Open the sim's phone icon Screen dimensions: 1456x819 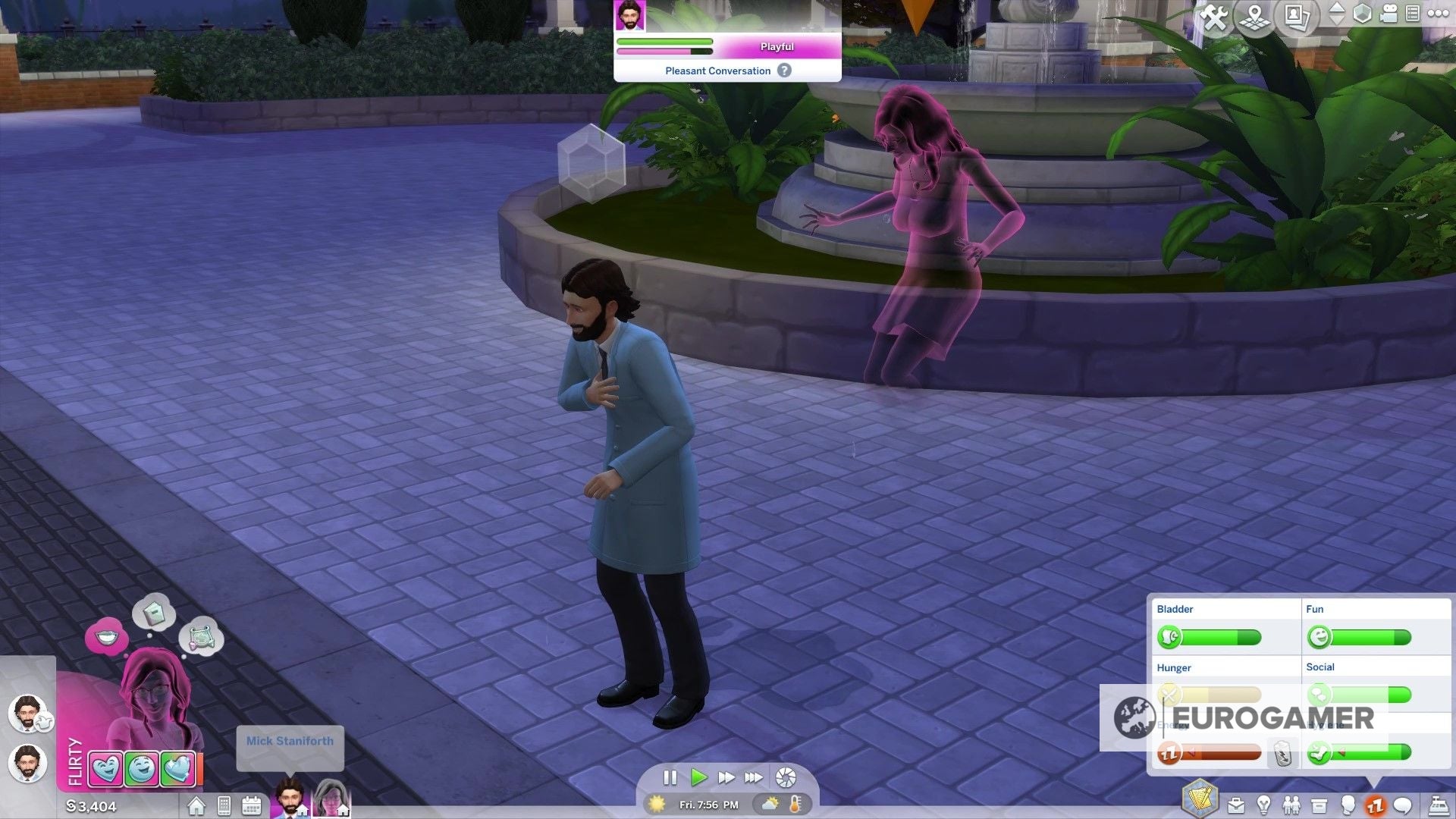click(x=223, y=805)
